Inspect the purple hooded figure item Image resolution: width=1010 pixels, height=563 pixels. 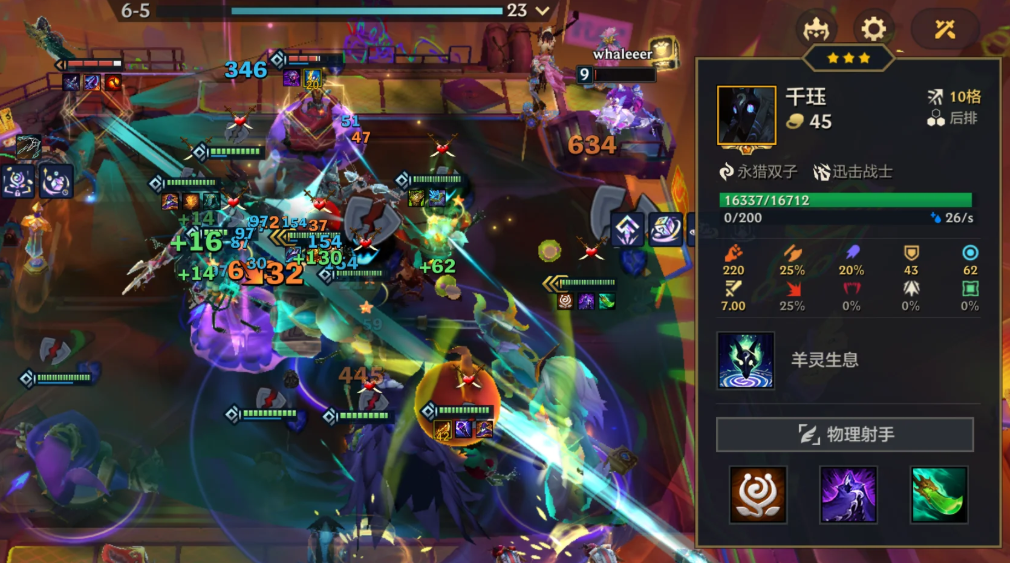[848, 494]
